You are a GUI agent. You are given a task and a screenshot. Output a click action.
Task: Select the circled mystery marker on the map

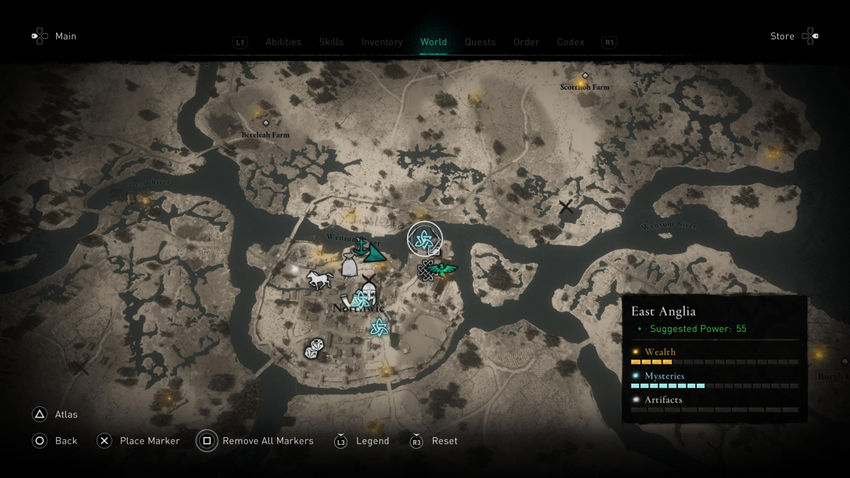[x=423, y=238]
